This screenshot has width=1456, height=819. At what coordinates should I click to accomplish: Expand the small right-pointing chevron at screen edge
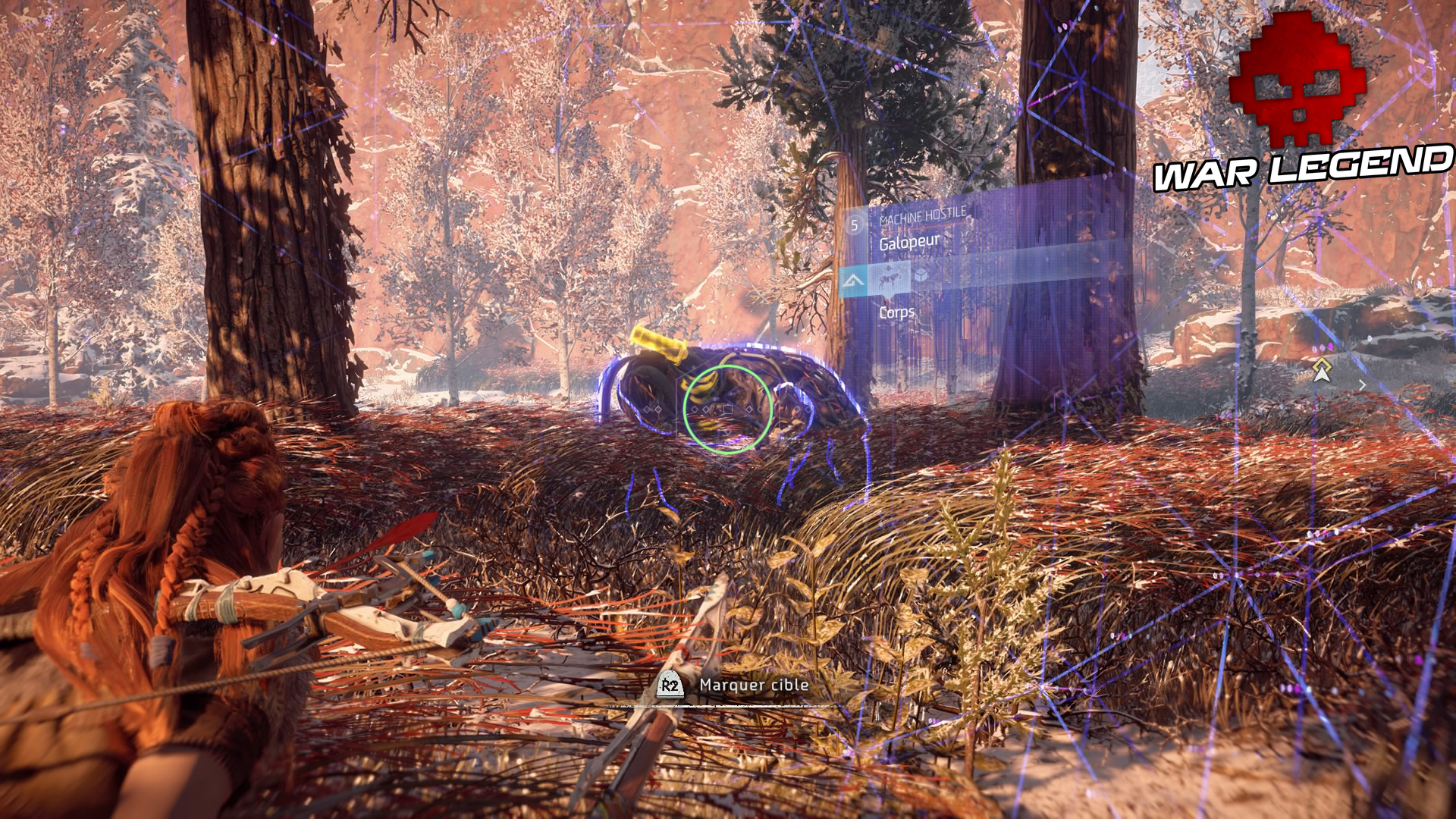click(x=1362, y=386)
